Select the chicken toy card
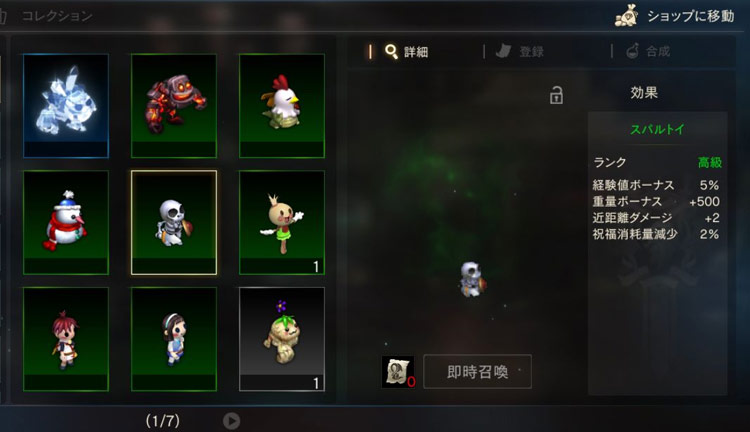750x432 pixels. pyautogui.click(x=282, y=105)
